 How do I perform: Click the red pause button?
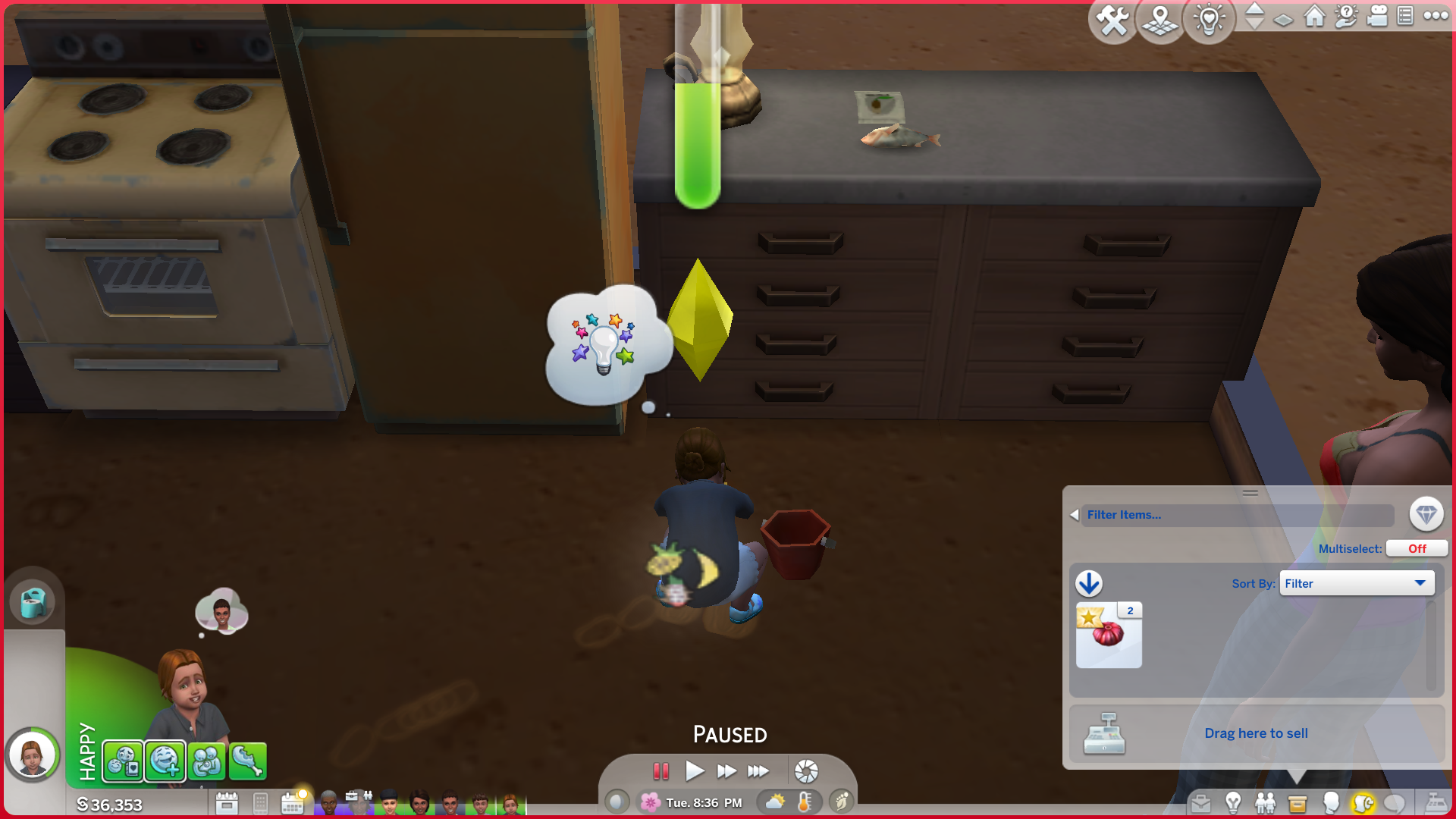pos(661,771)
